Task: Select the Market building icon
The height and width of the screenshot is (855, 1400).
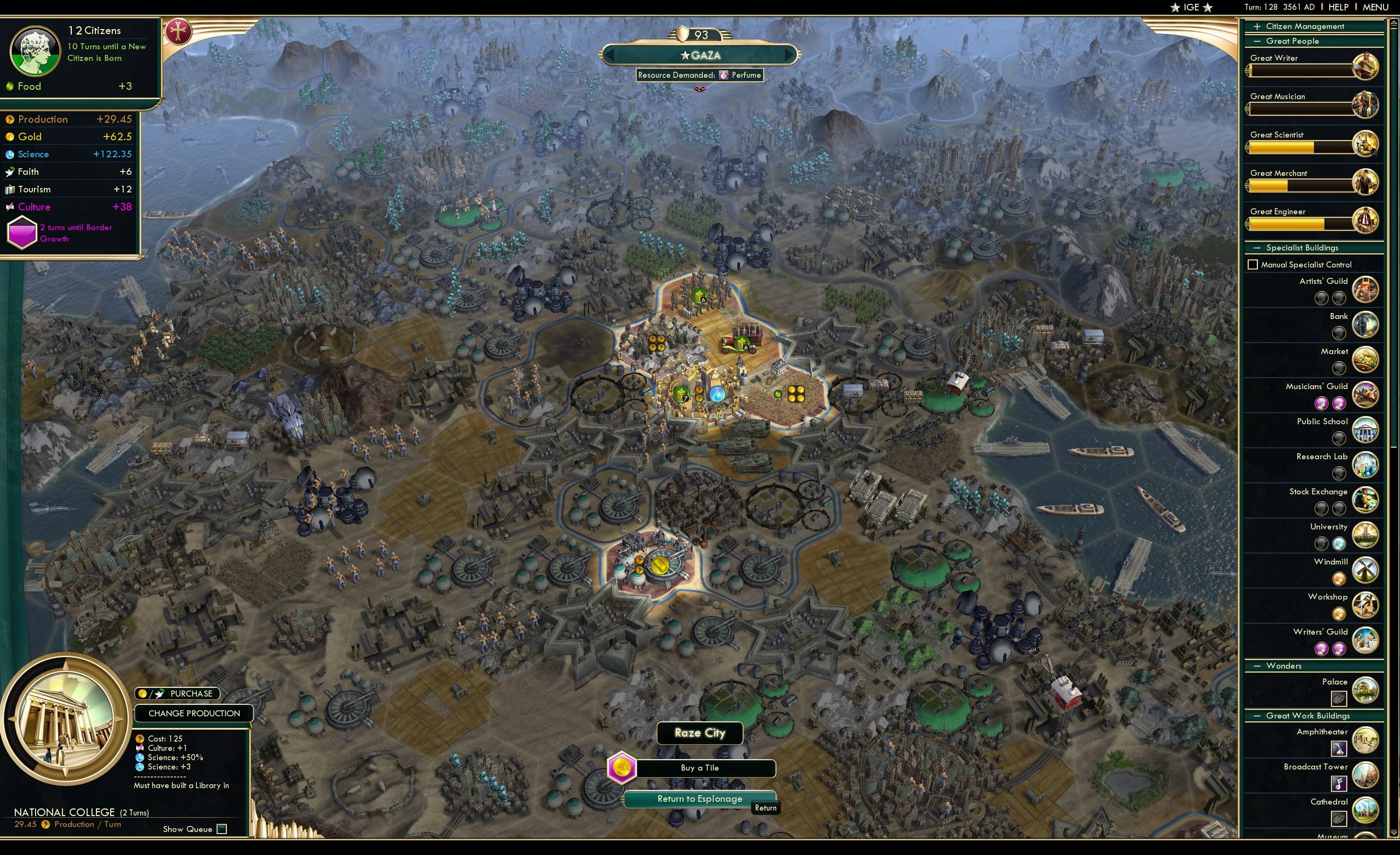Action: (x=1366, y=360)
